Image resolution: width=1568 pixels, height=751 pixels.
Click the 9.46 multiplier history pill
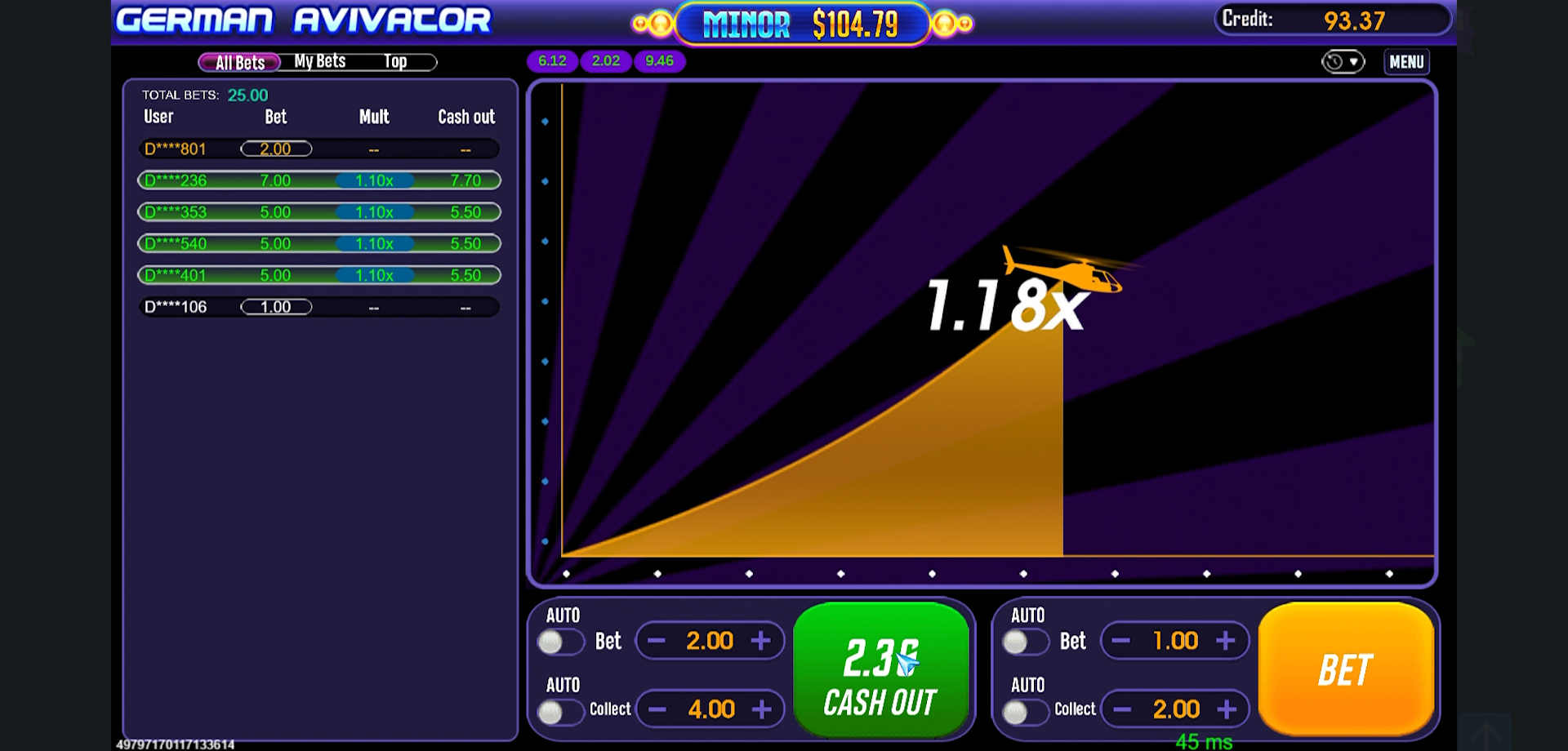click(659, 60)
